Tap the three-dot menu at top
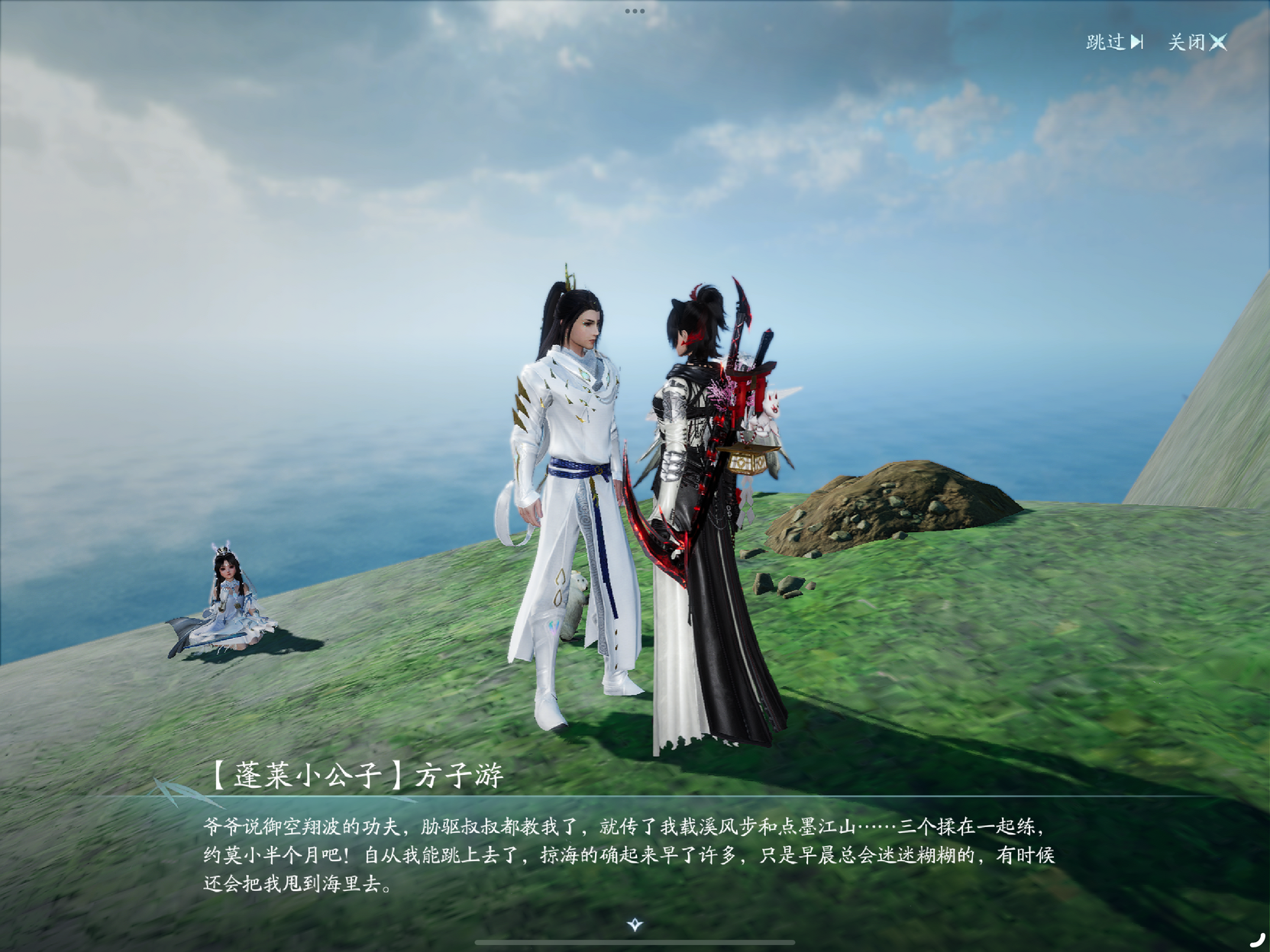1270x952 pixels. (635, 11)
